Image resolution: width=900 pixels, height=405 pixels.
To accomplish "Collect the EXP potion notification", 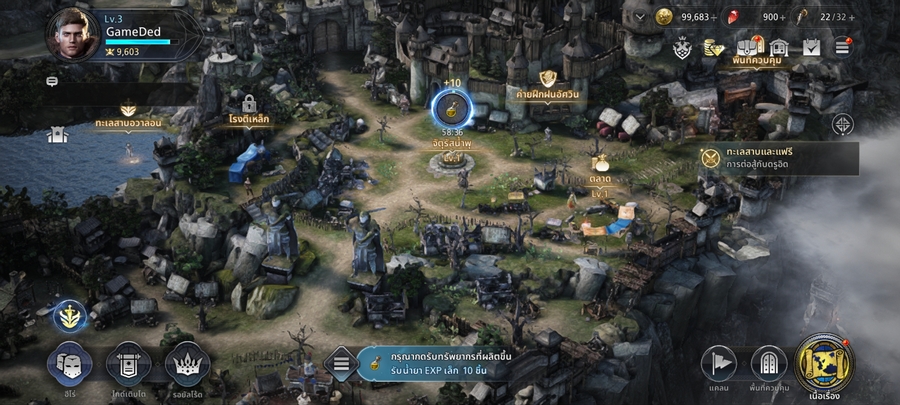I will [x=430, y=364].
